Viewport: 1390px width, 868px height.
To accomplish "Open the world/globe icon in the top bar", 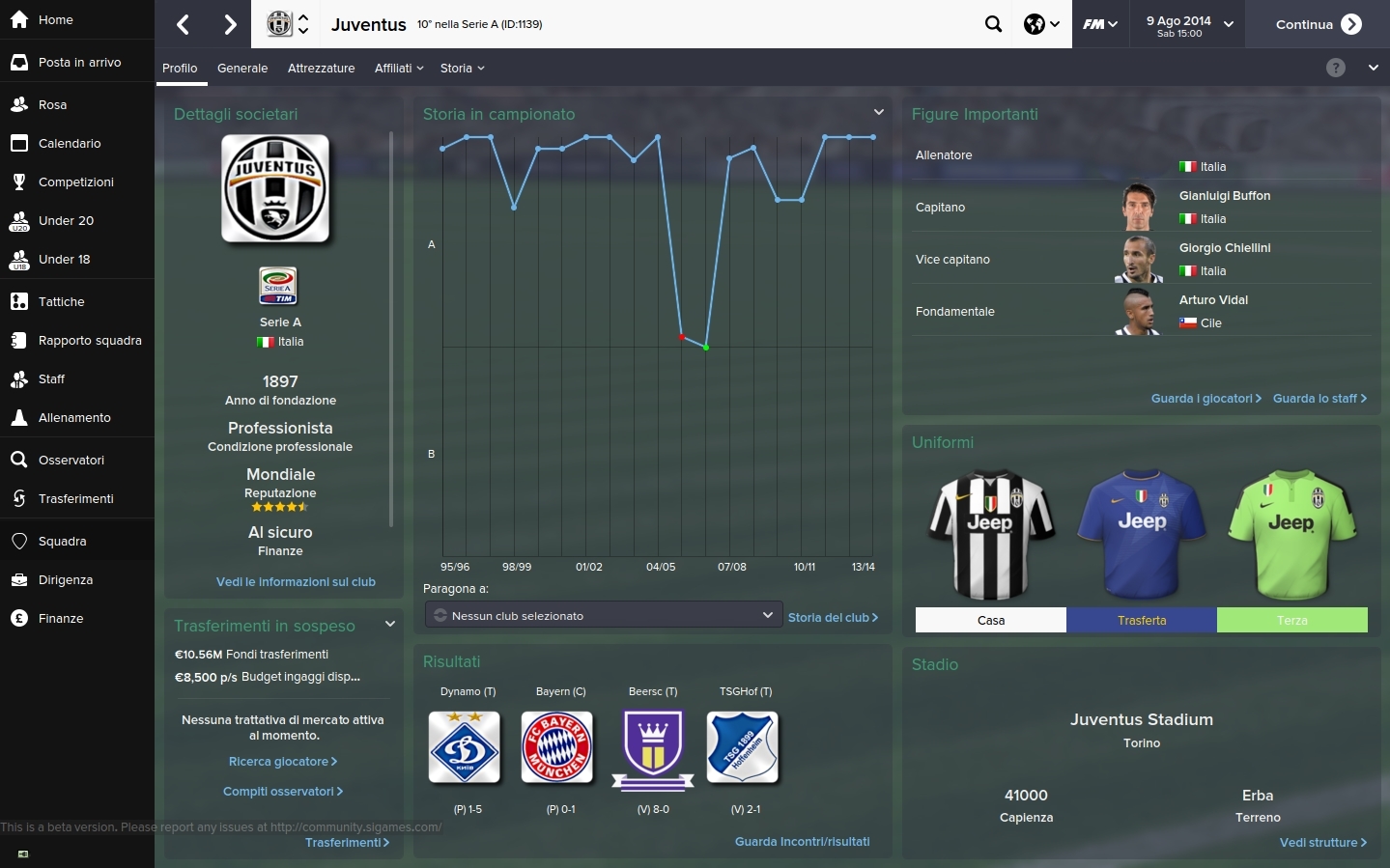I will pyautogui.click(x=1035, y=23).
